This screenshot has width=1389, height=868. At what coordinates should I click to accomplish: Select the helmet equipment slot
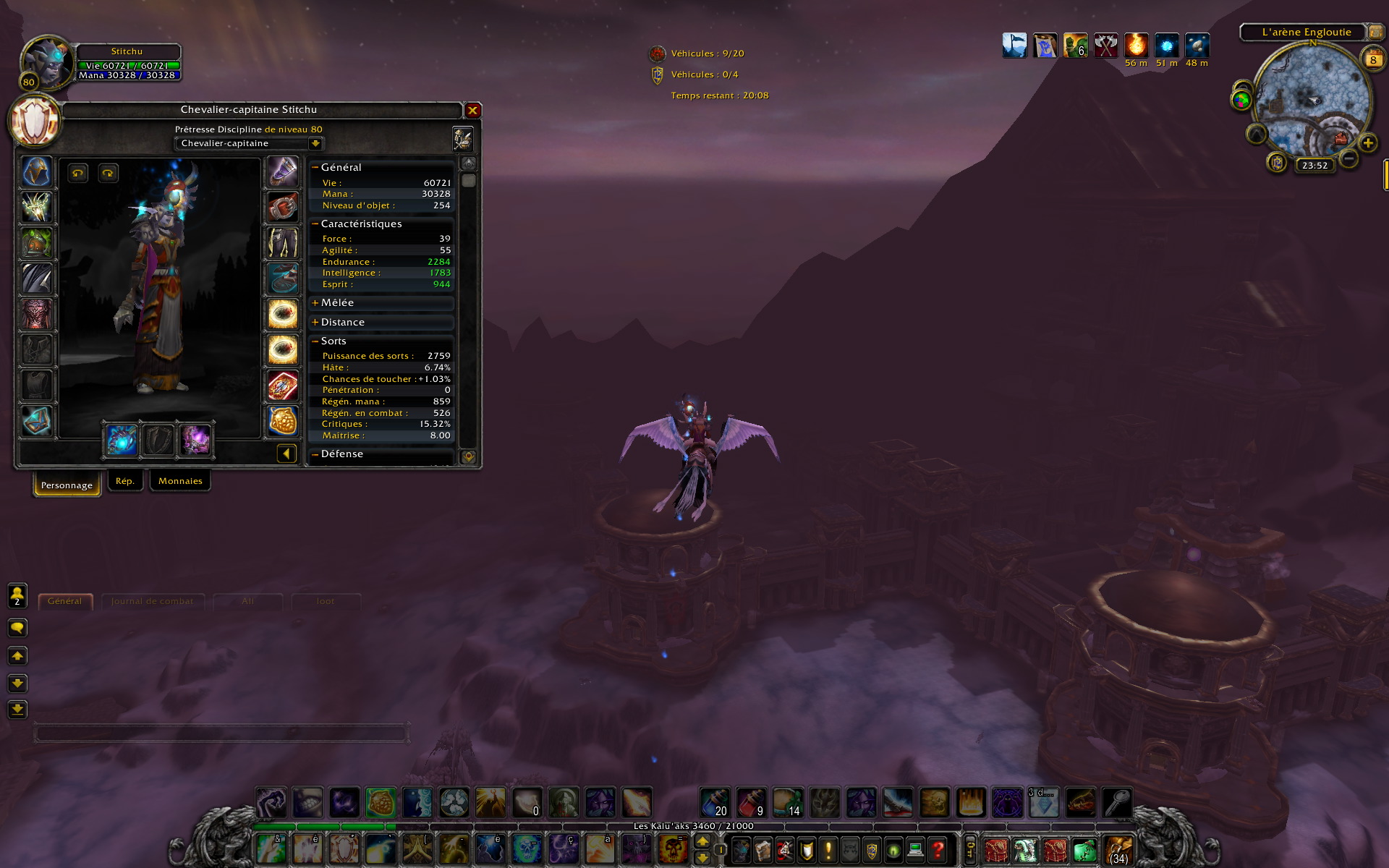point(36,172)
